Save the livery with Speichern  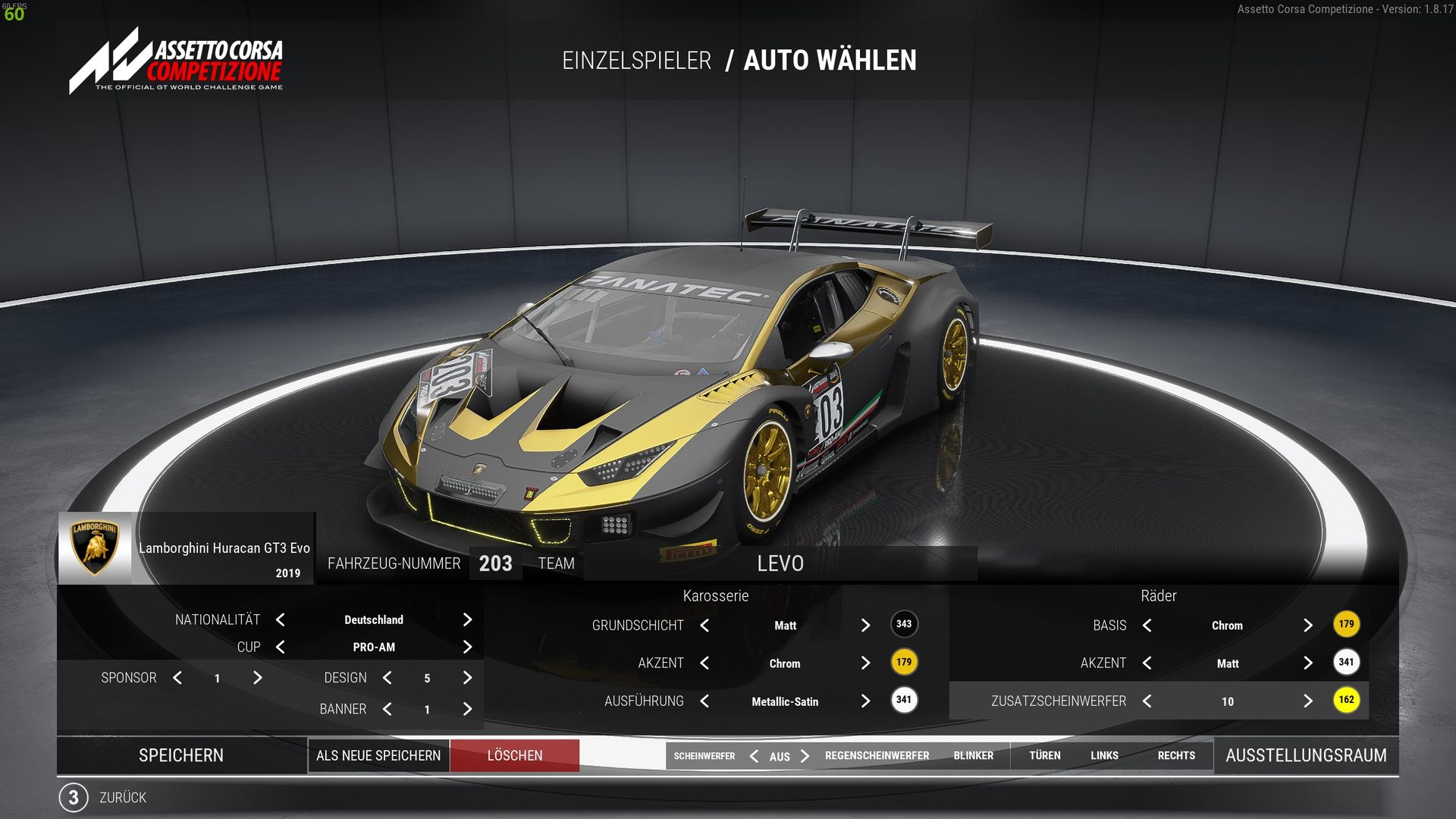pyautogui.click(x=181, y=755)
